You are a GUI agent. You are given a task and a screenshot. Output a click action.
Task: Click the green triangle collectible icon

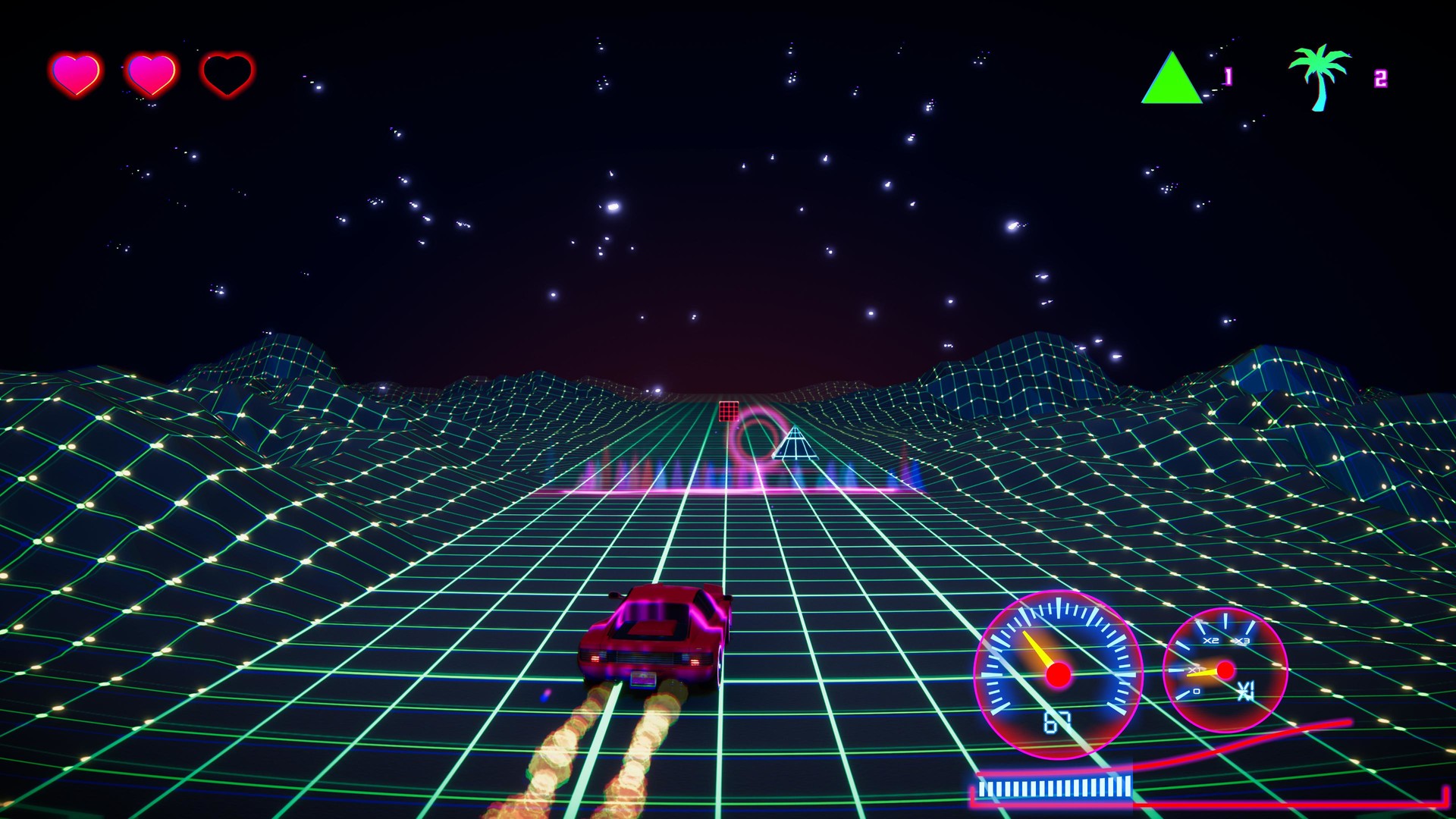click(1173, 78)
